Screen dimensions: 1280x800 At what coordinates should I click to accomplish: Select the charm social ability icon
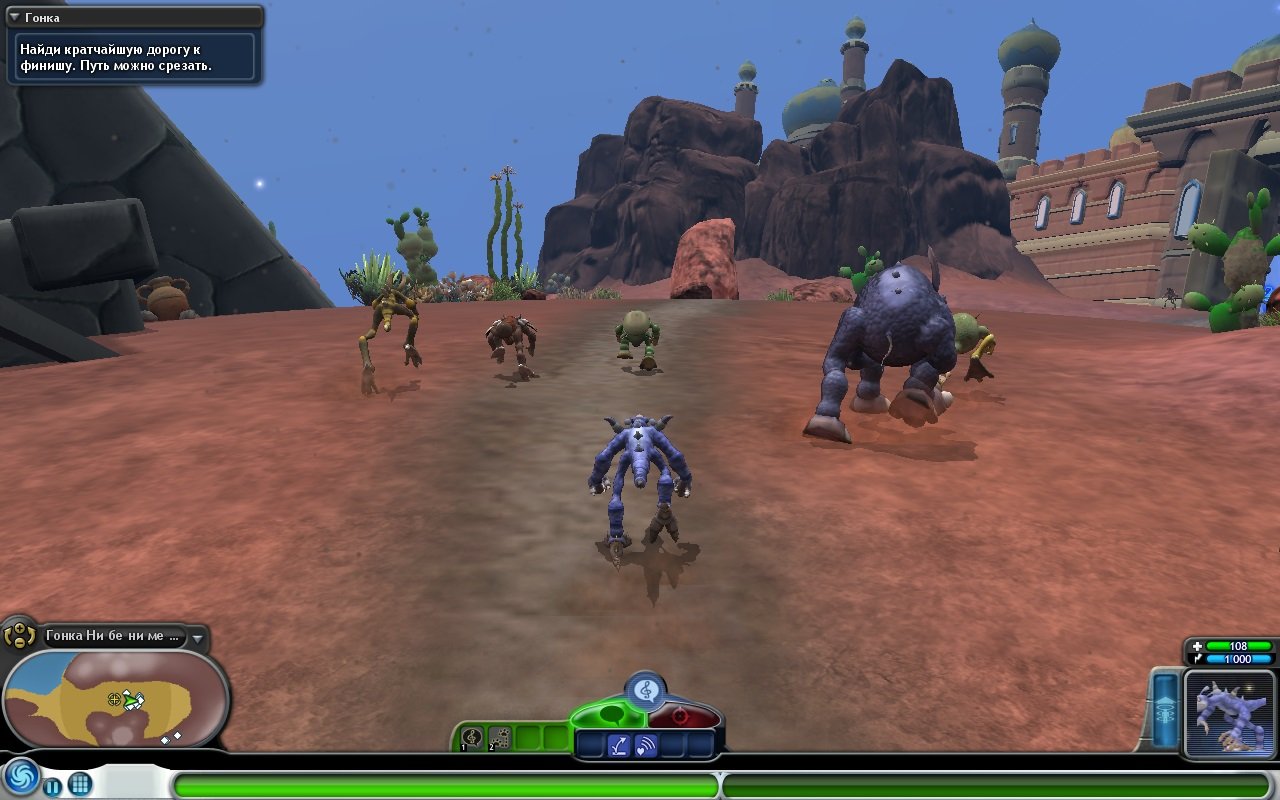pos(619,745)
